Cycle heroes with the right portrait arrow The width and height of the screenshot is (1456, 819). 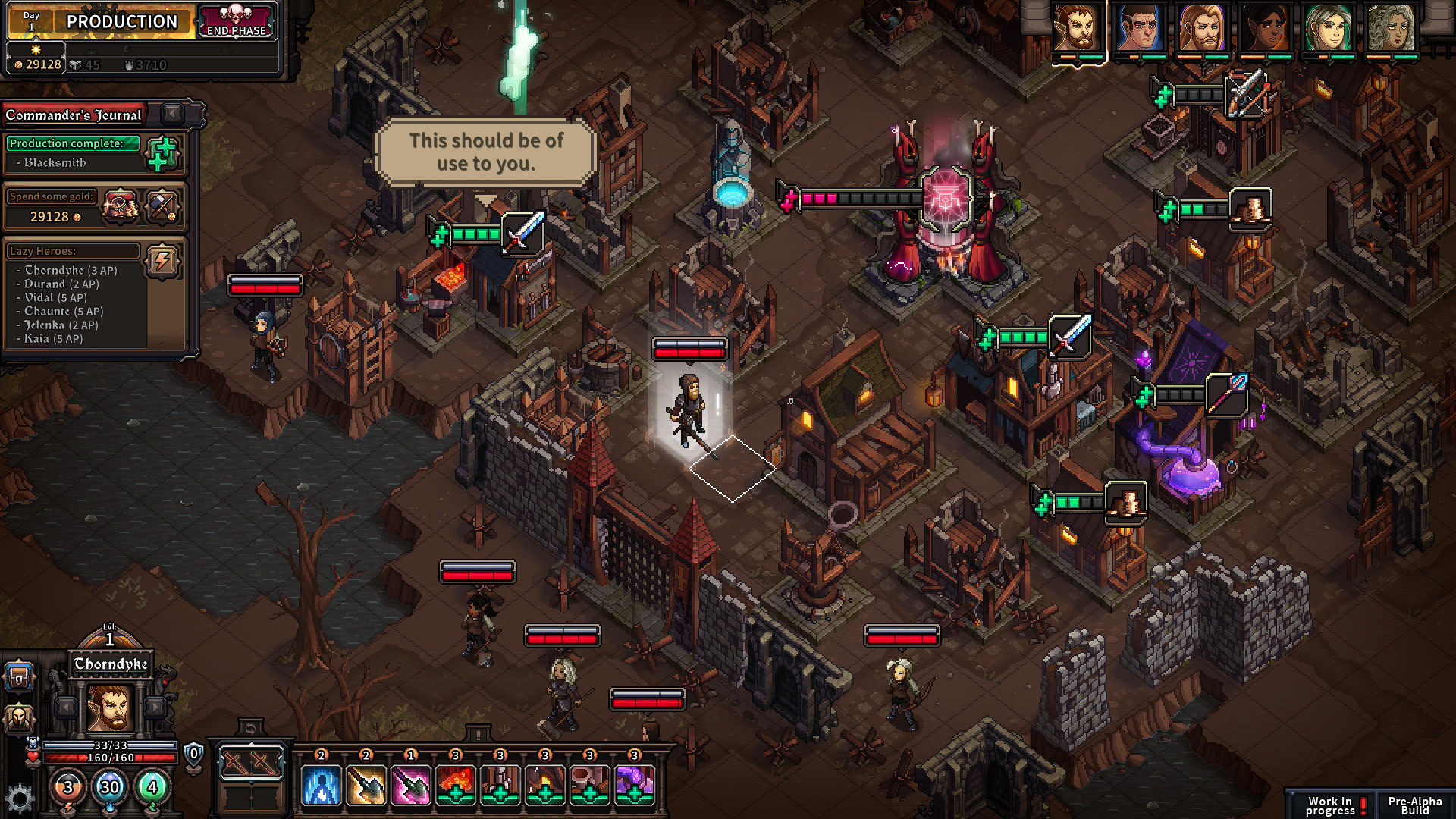coord(154,708)
